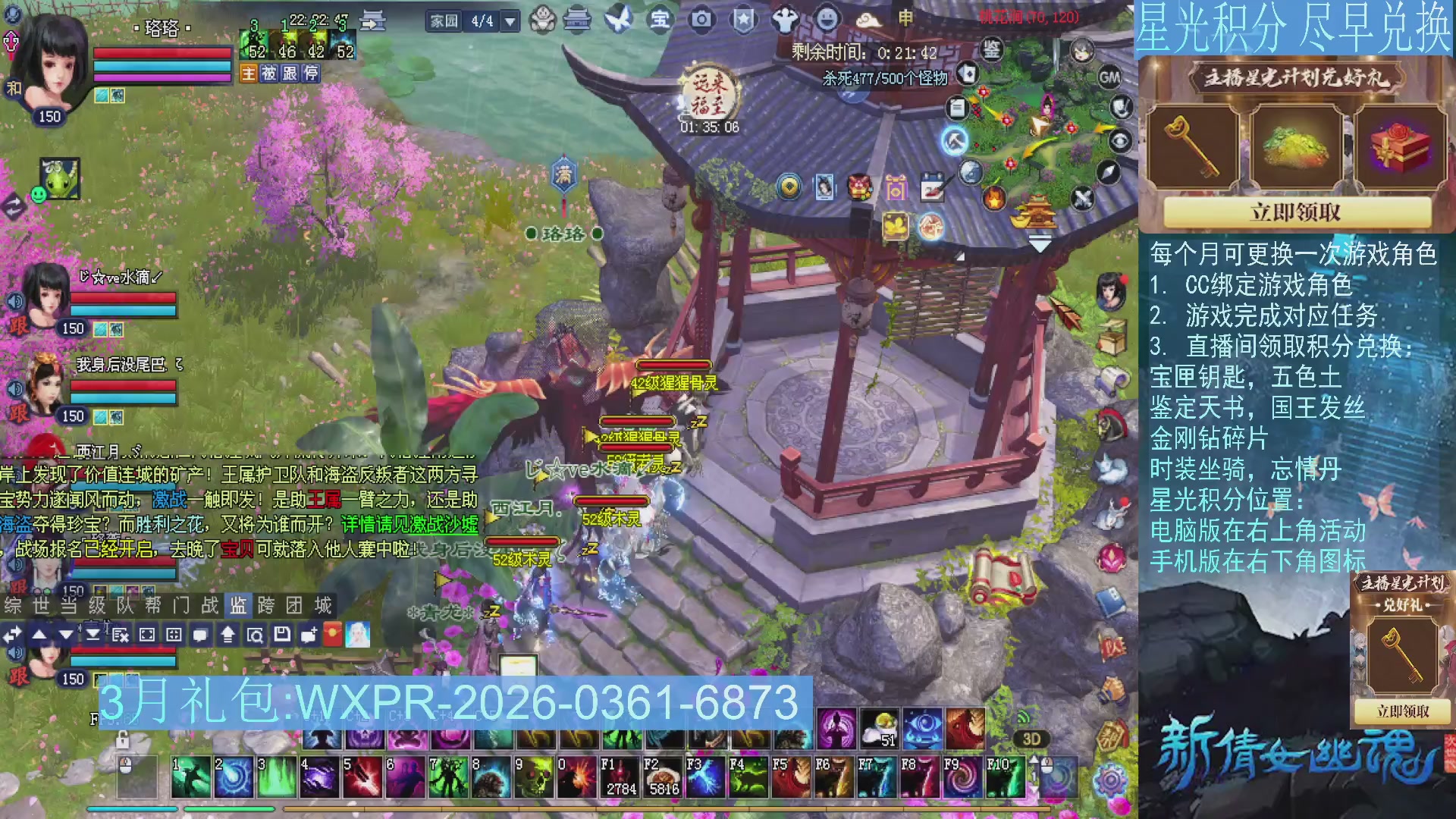
Task: Select the crossed-swords PK icon next to the minimap
Action: [x=1082, y=198]
